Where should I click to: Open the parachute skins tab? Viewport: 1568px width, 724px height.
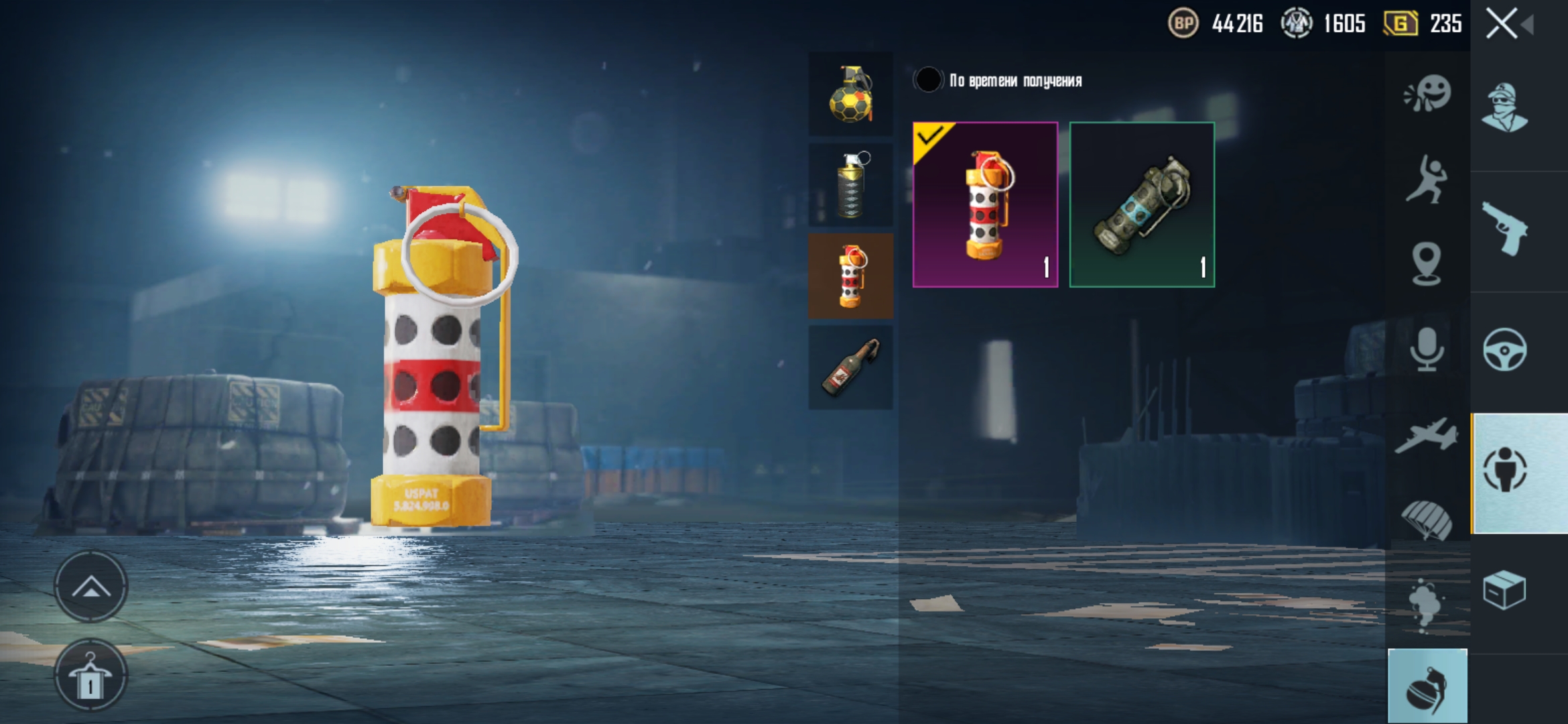pos(1427,520)
